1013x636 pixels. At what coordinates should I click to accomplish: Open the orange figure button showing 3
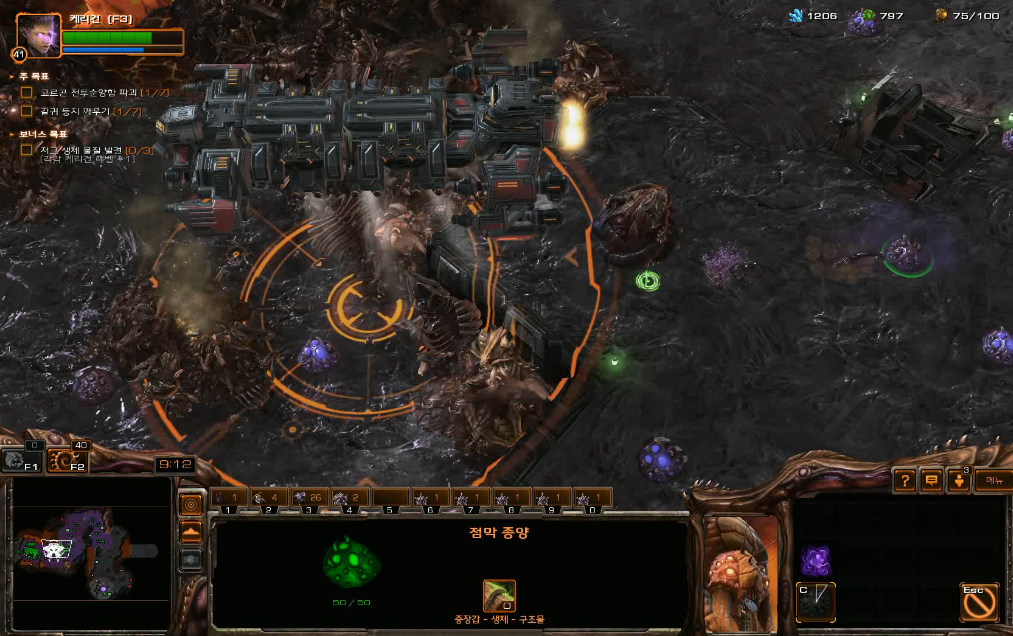tap(959, 481)
